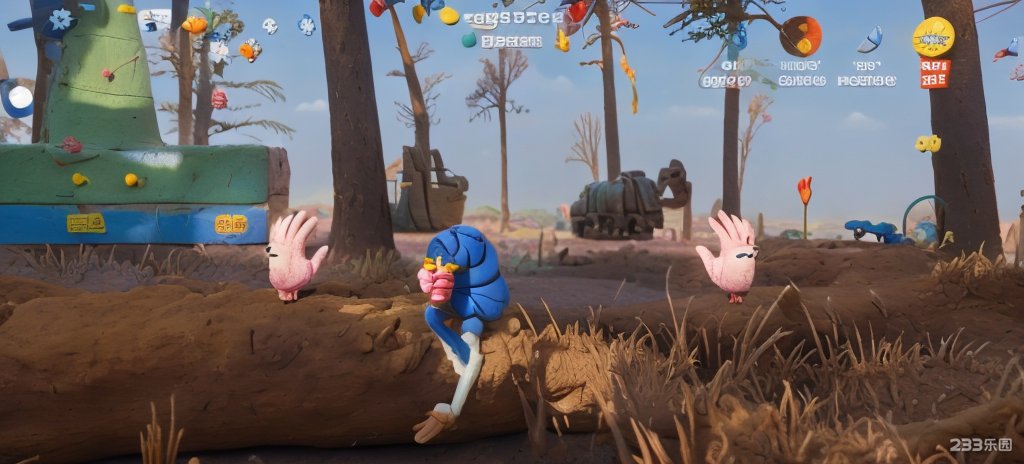Click the orange and brown round icon
Image resolution: width=1024 pixels, height=464 pixels.
coord(800,36)
